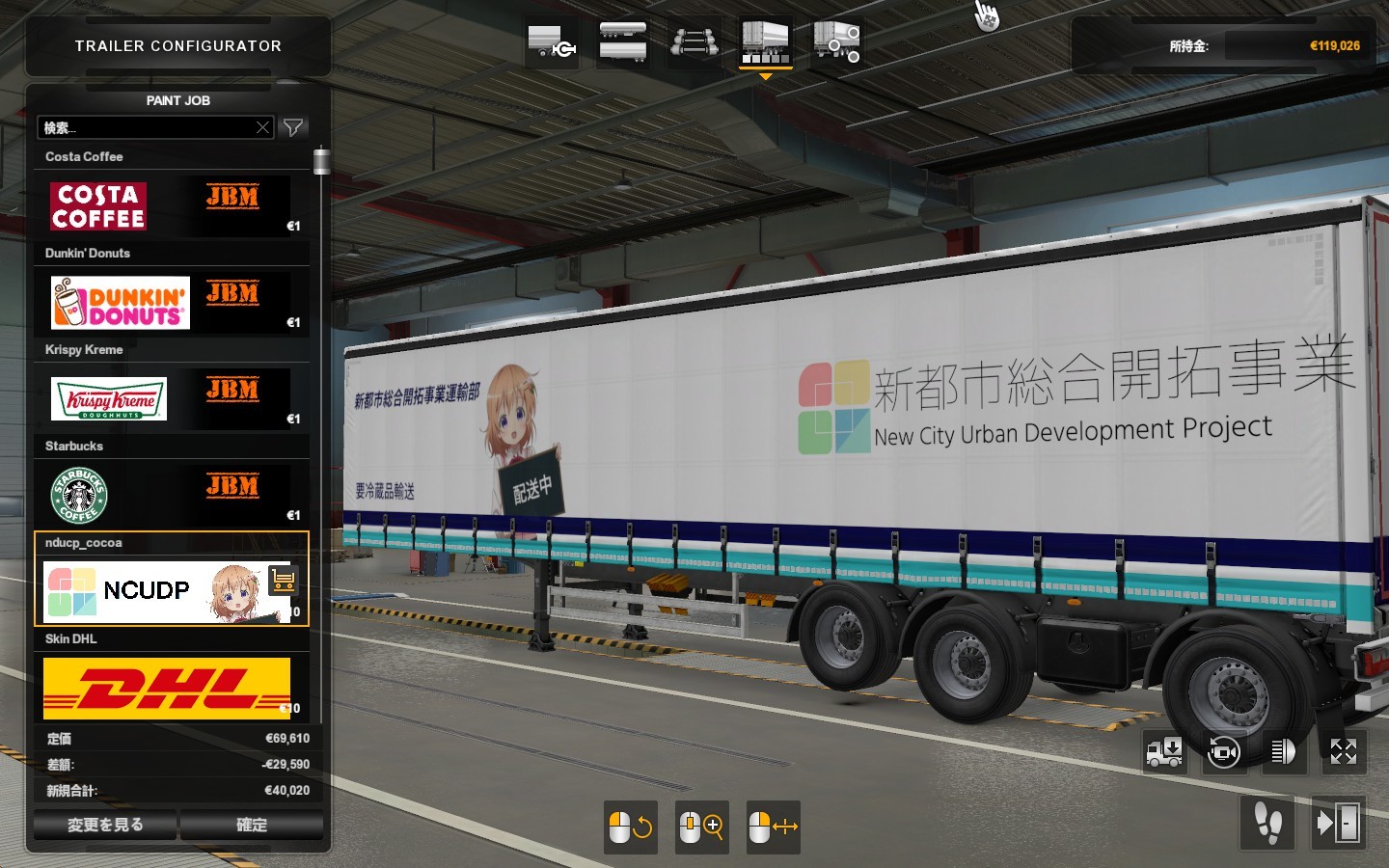Exit the trailer configurator via door icon
1389x868 pixels.
(1339, 823)
